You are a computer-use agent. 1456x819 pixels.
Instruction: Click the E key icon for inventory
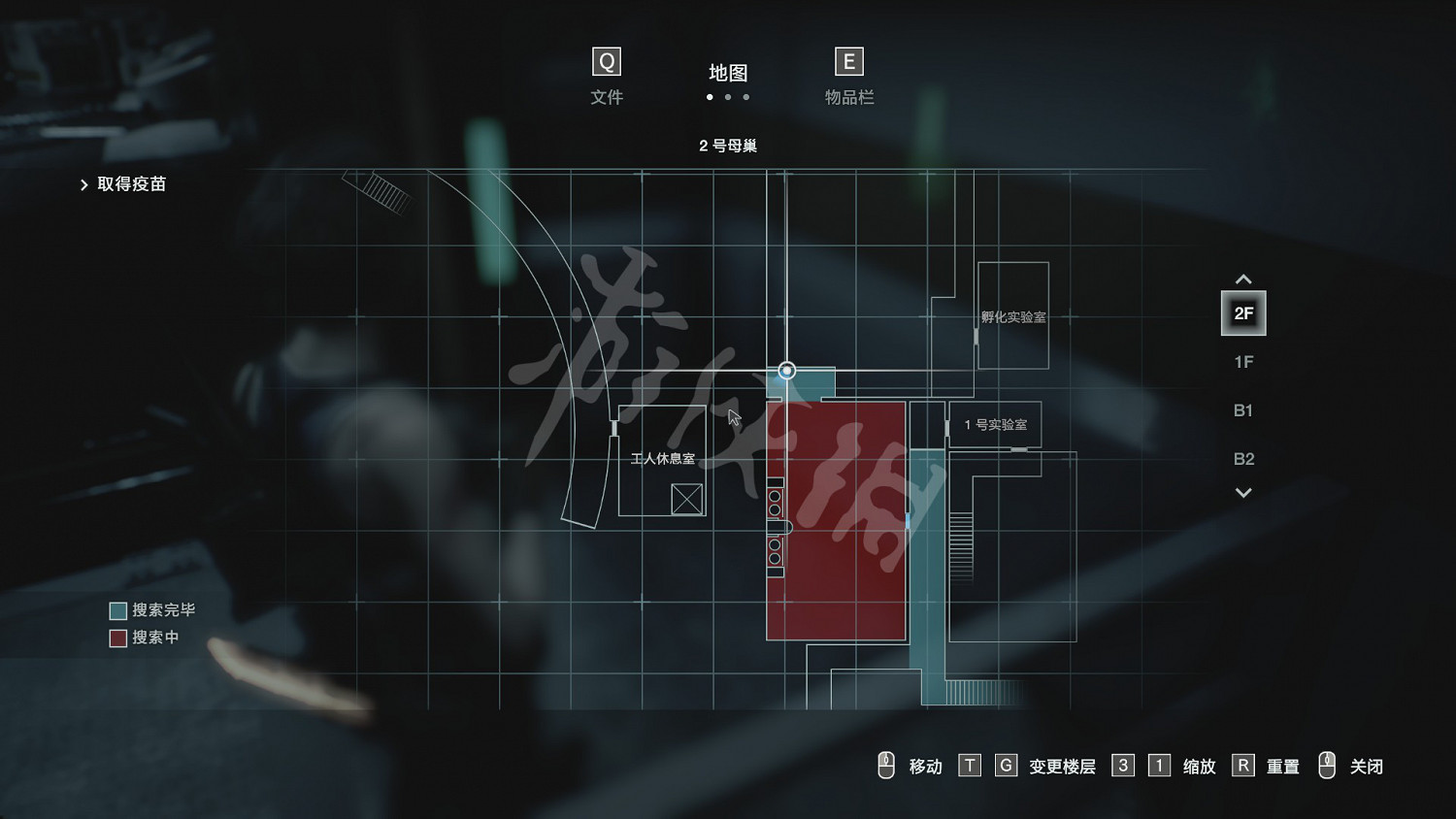click(848, 61)
